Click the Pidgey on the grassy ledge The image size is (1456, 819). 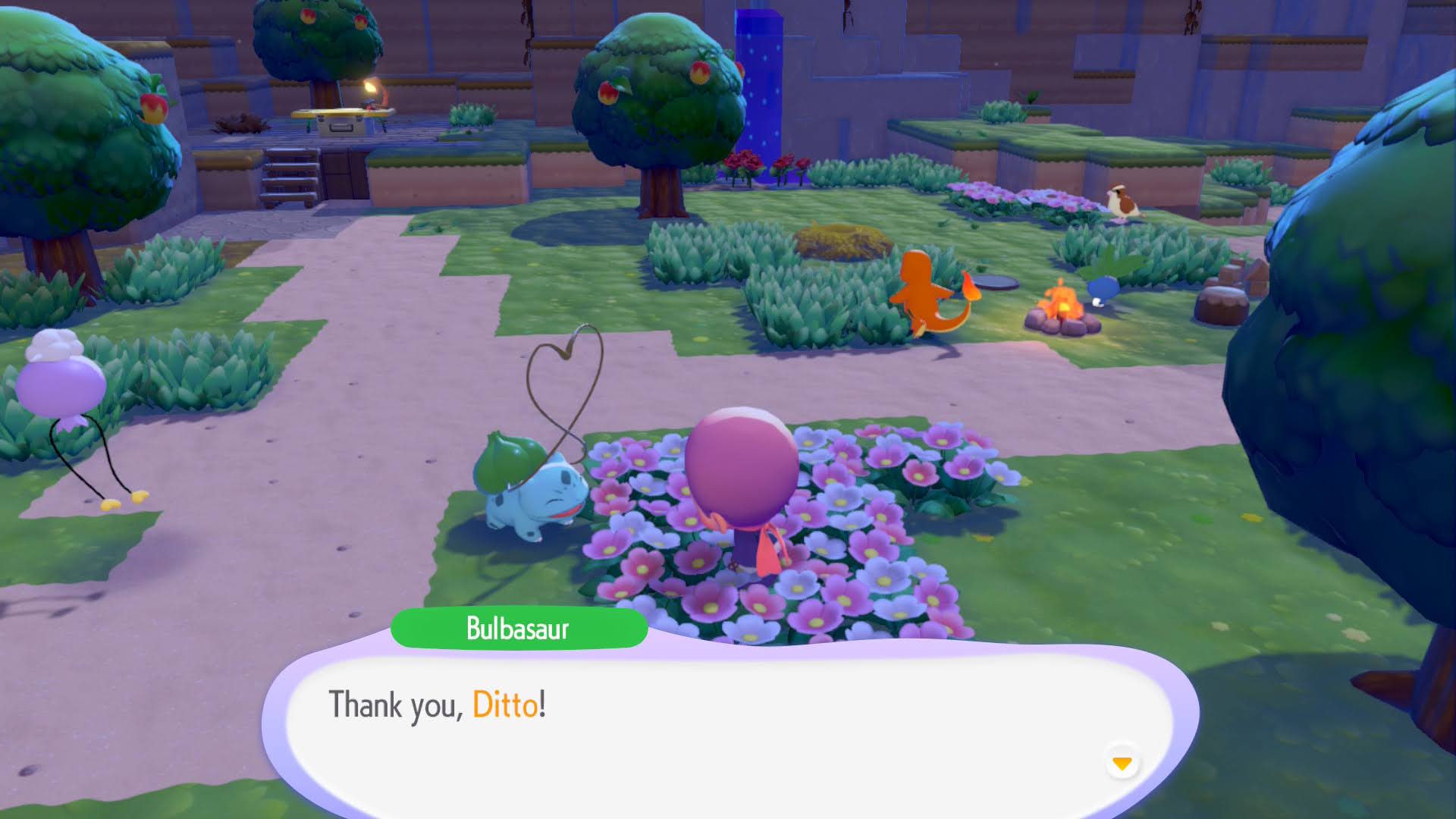point(1122,201)
